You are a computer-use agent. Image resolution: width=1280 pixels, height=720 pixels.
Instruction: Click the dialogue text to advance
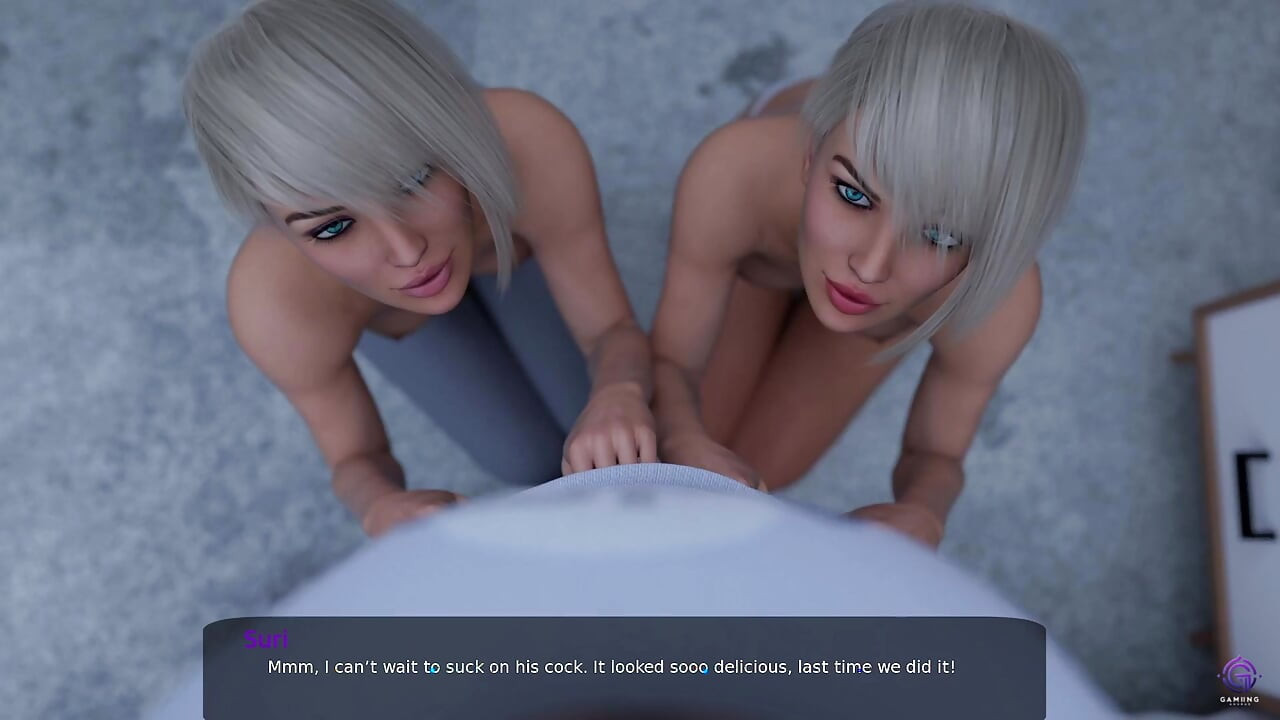click(610, 666)
